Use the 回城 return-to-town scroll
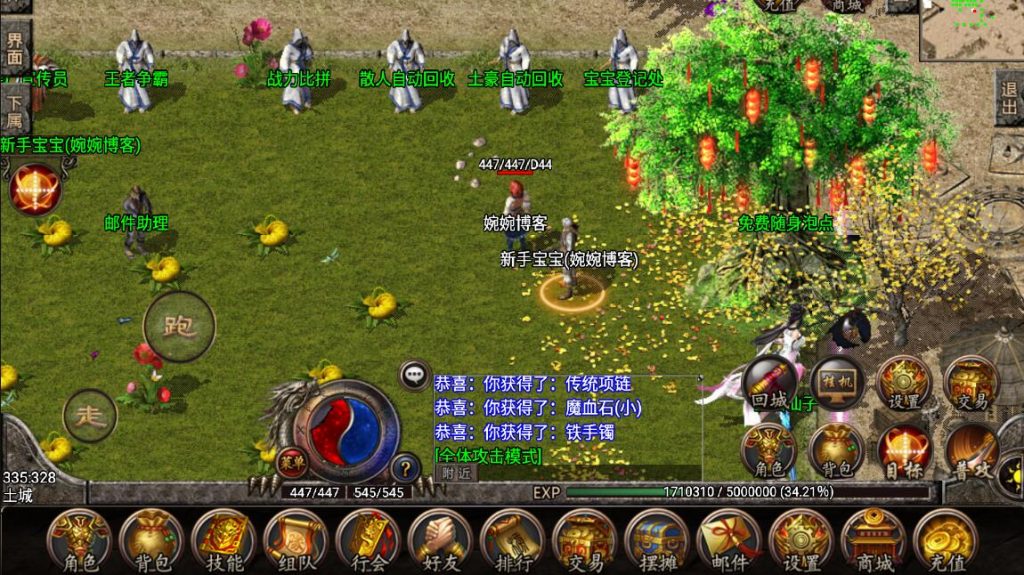Screen dimensions: 1024x575 click(x=770, y=384)
